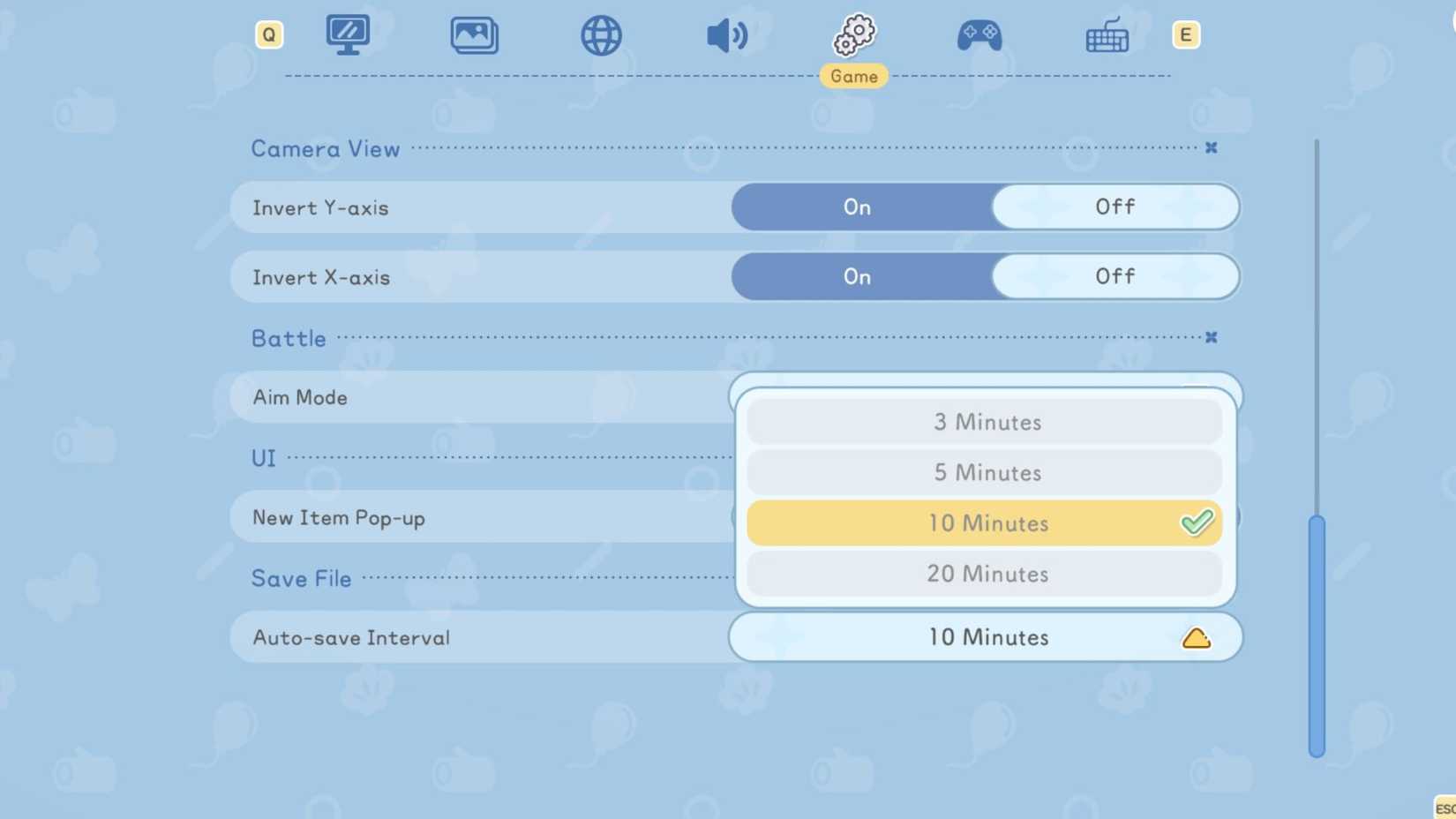The width and height of the screenshot is (1456, 819).
Task: Collapse the Battle section
Action: [x=1210, y=336]
